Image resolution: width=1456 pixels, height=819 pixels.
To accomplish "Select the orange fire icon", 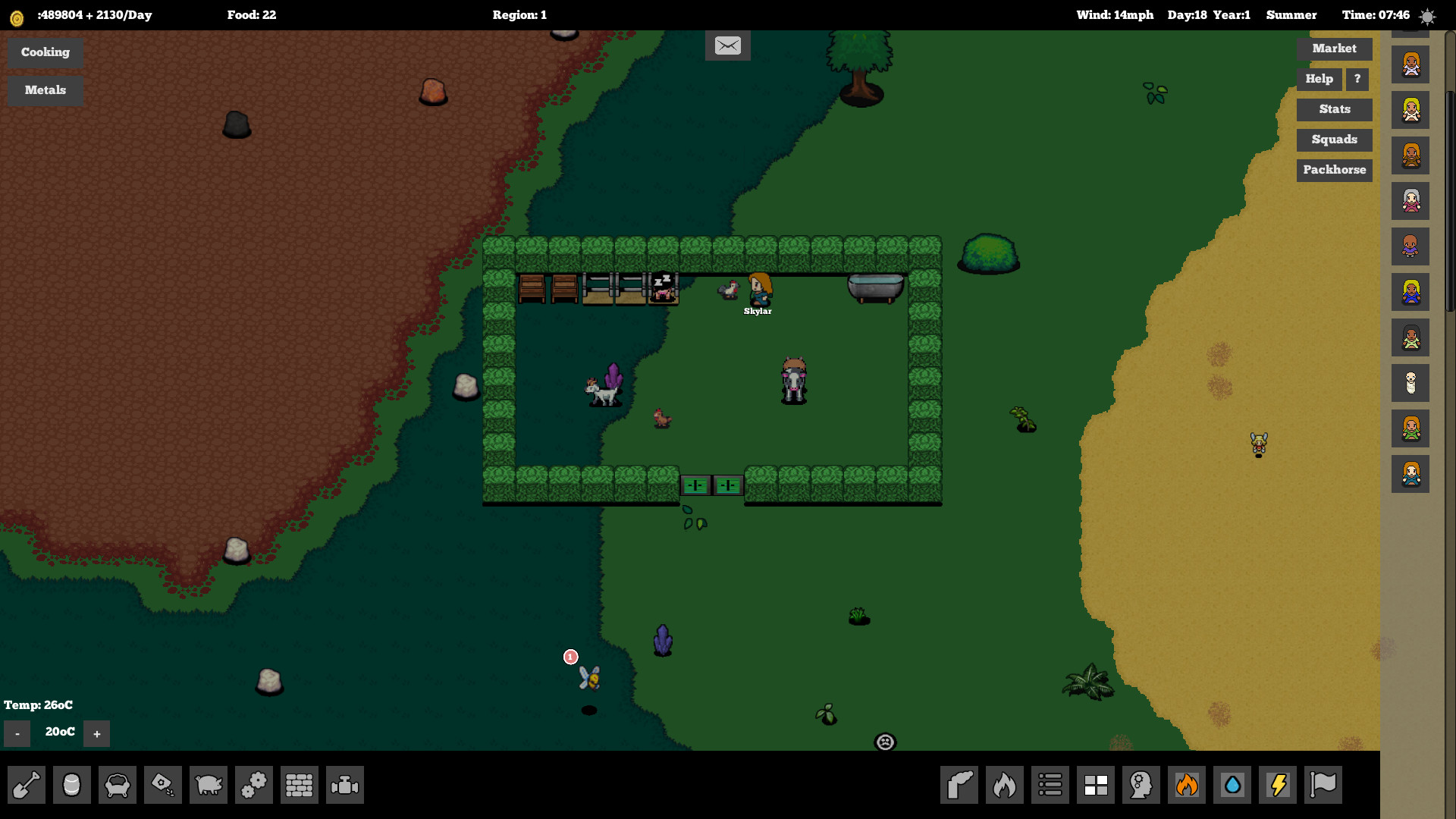I will 1187,785.
